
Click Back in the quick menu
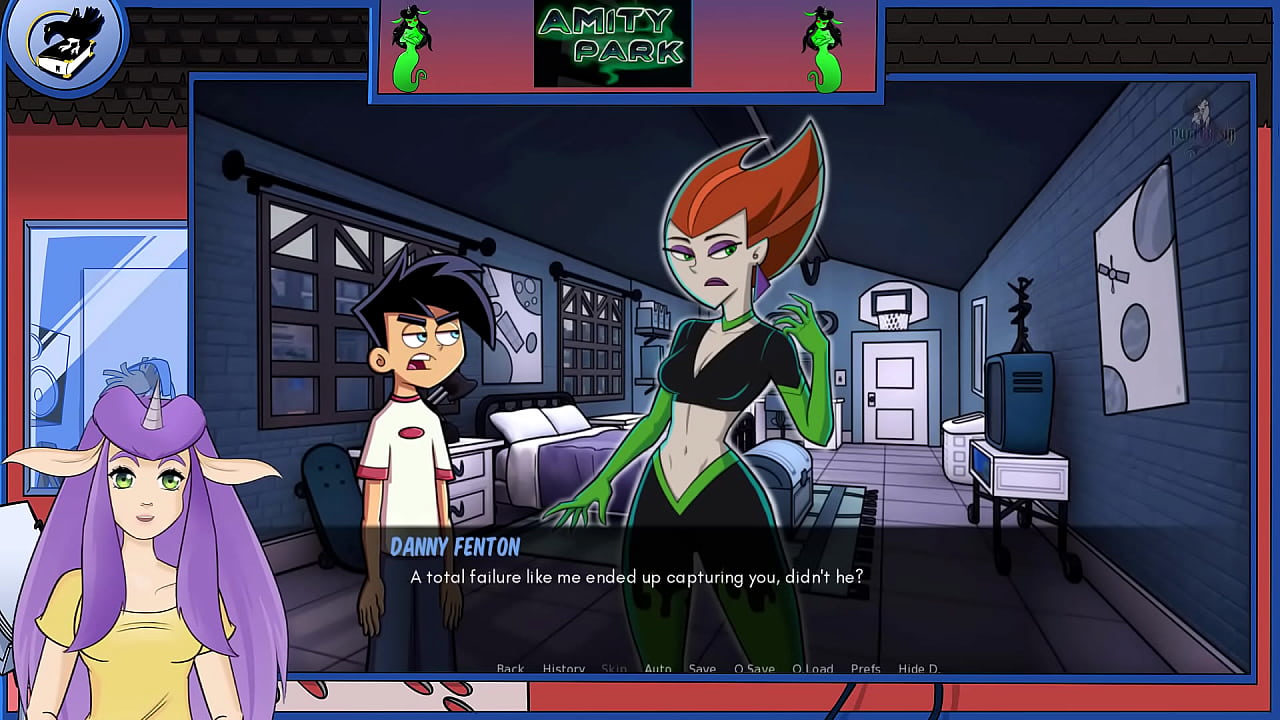[x=510, y=668]
